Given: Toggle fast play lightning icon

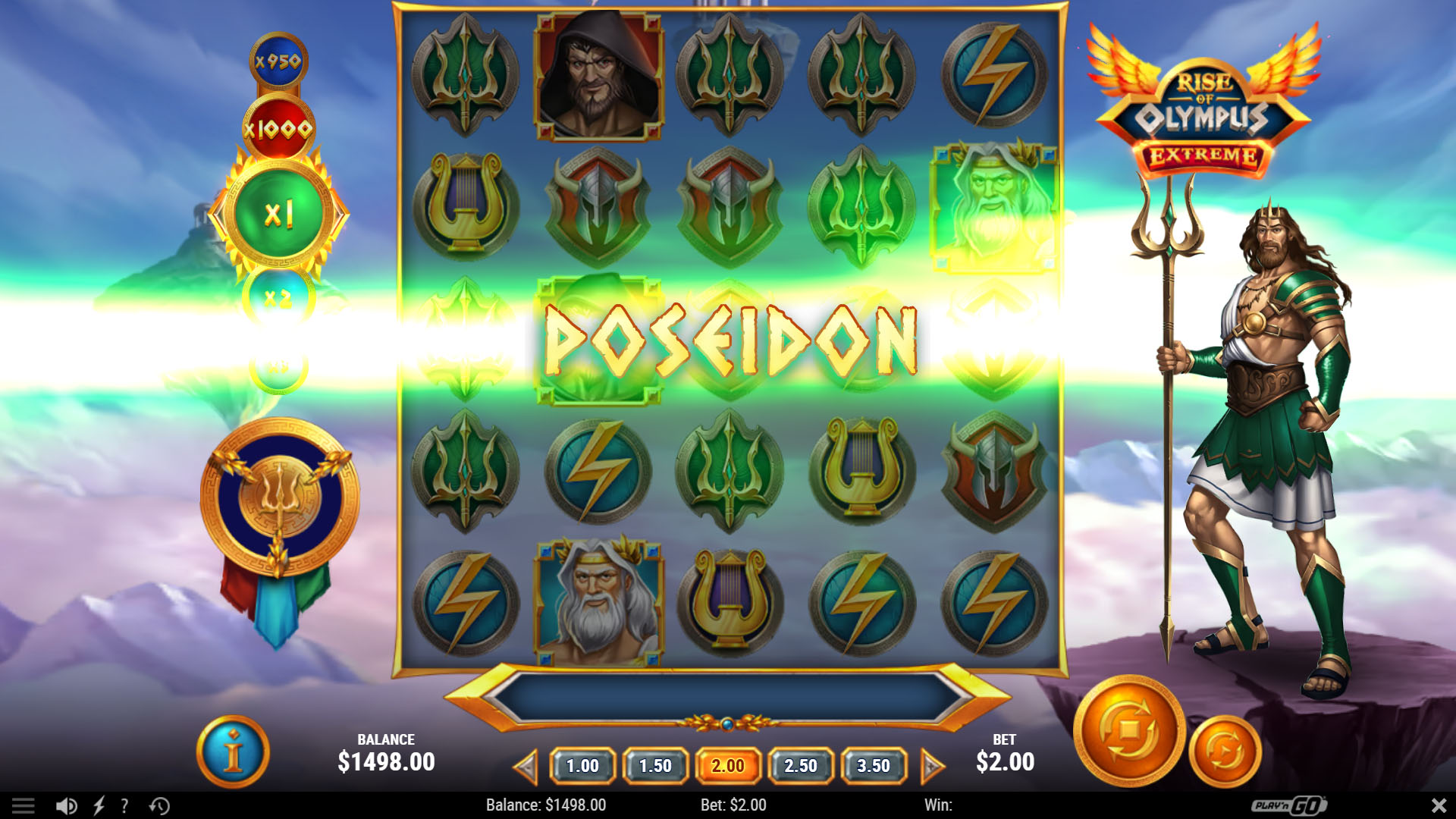Looking at the screenshot, I should point(99,805).
